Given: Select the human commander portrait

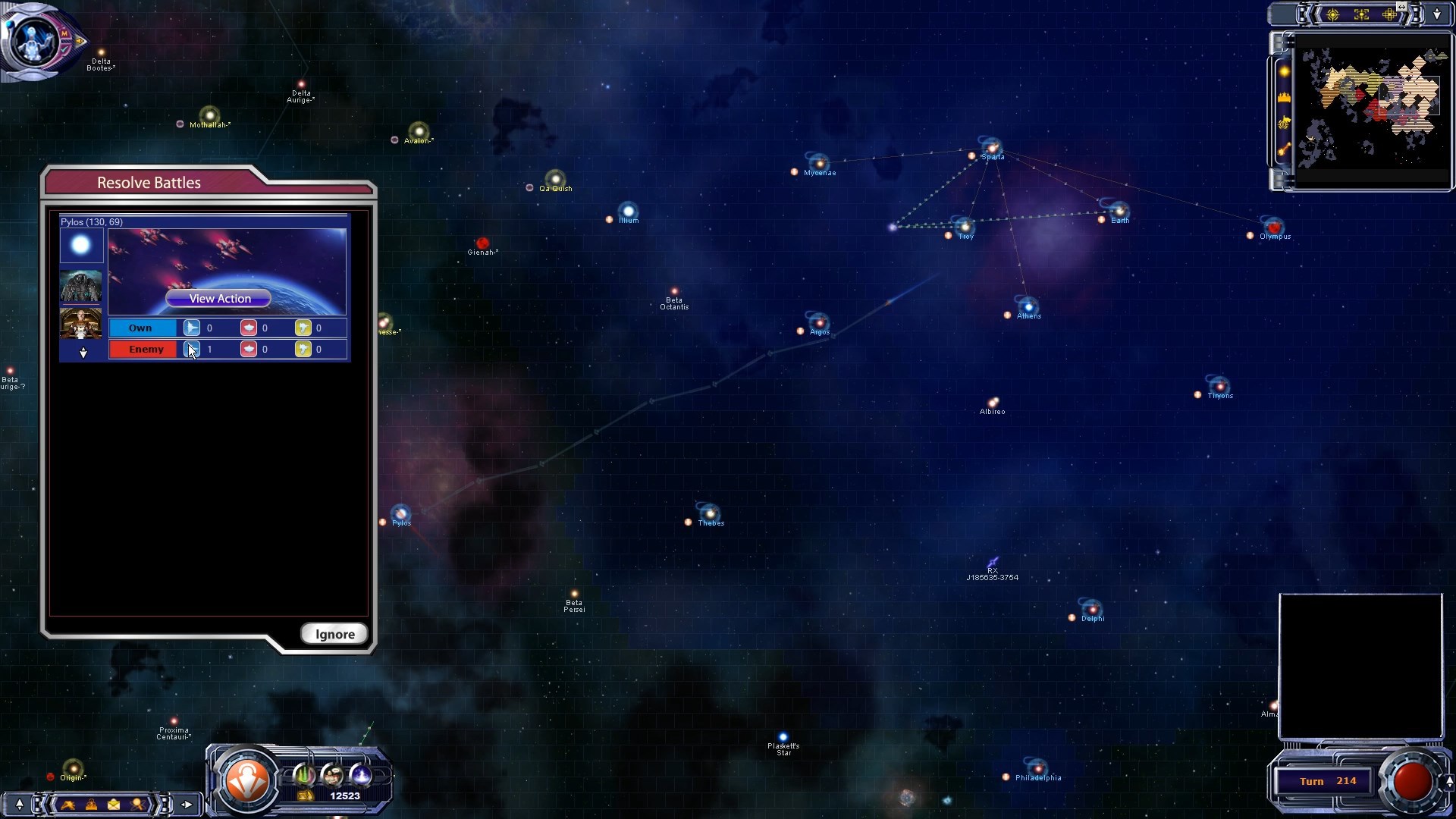Looking at the screenshot, I should pos(81,323).
